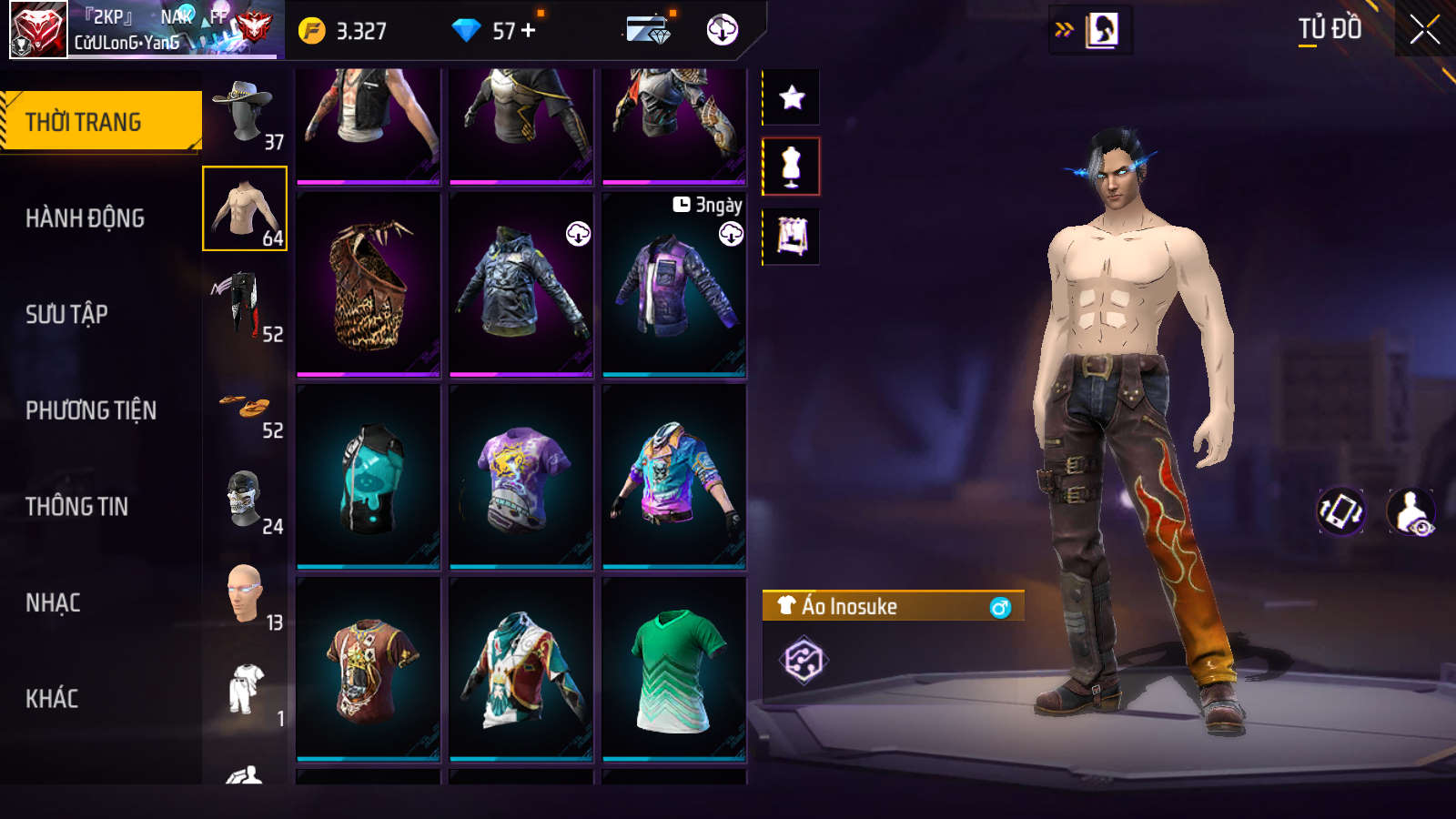
Task: Rotate the character preview view
Action: [1341, 511]
